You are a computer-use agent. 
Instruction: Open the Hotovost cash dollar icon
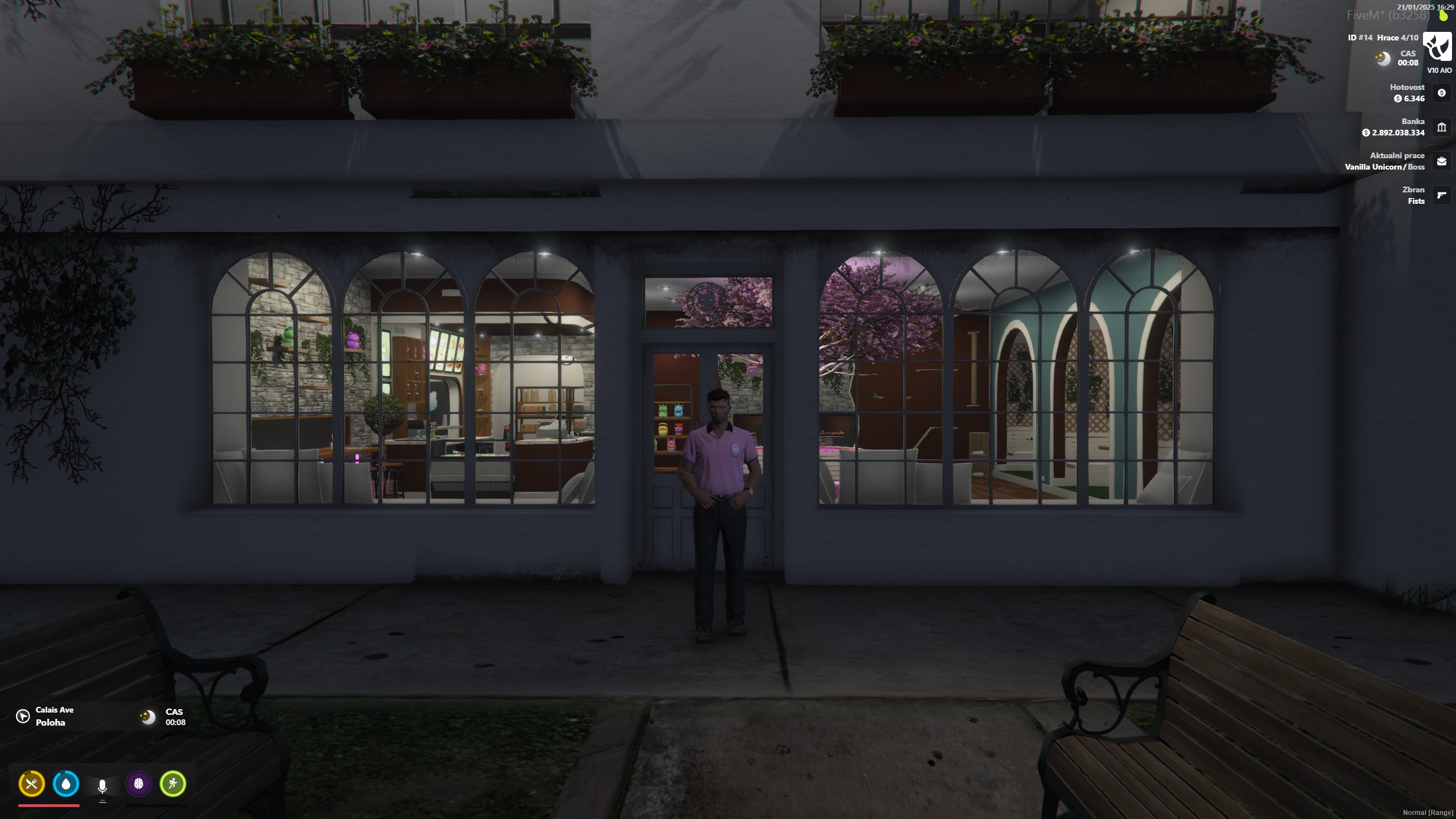click(1441, 93)
